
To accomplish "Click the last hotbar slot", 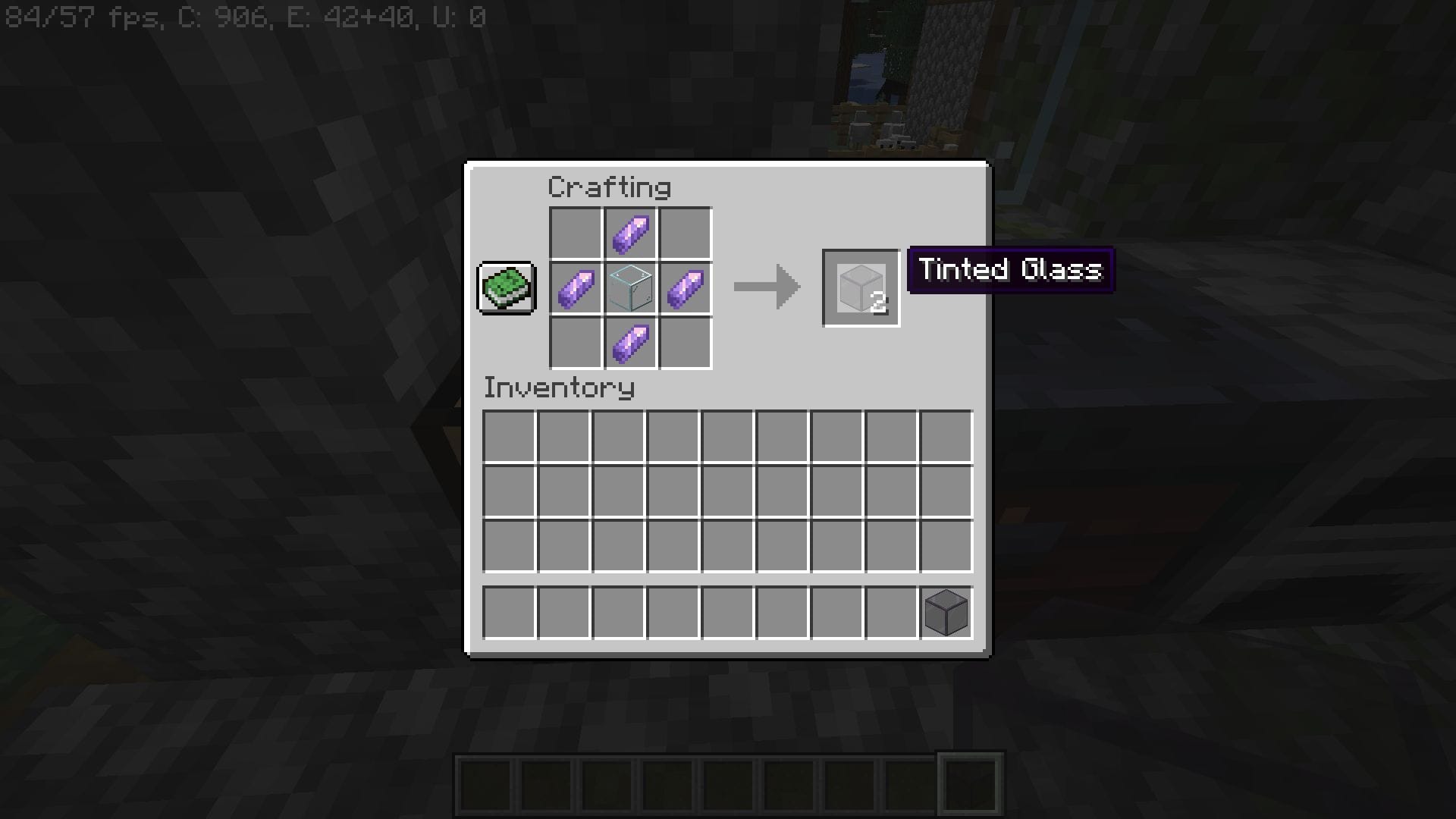I will [969, 782].
